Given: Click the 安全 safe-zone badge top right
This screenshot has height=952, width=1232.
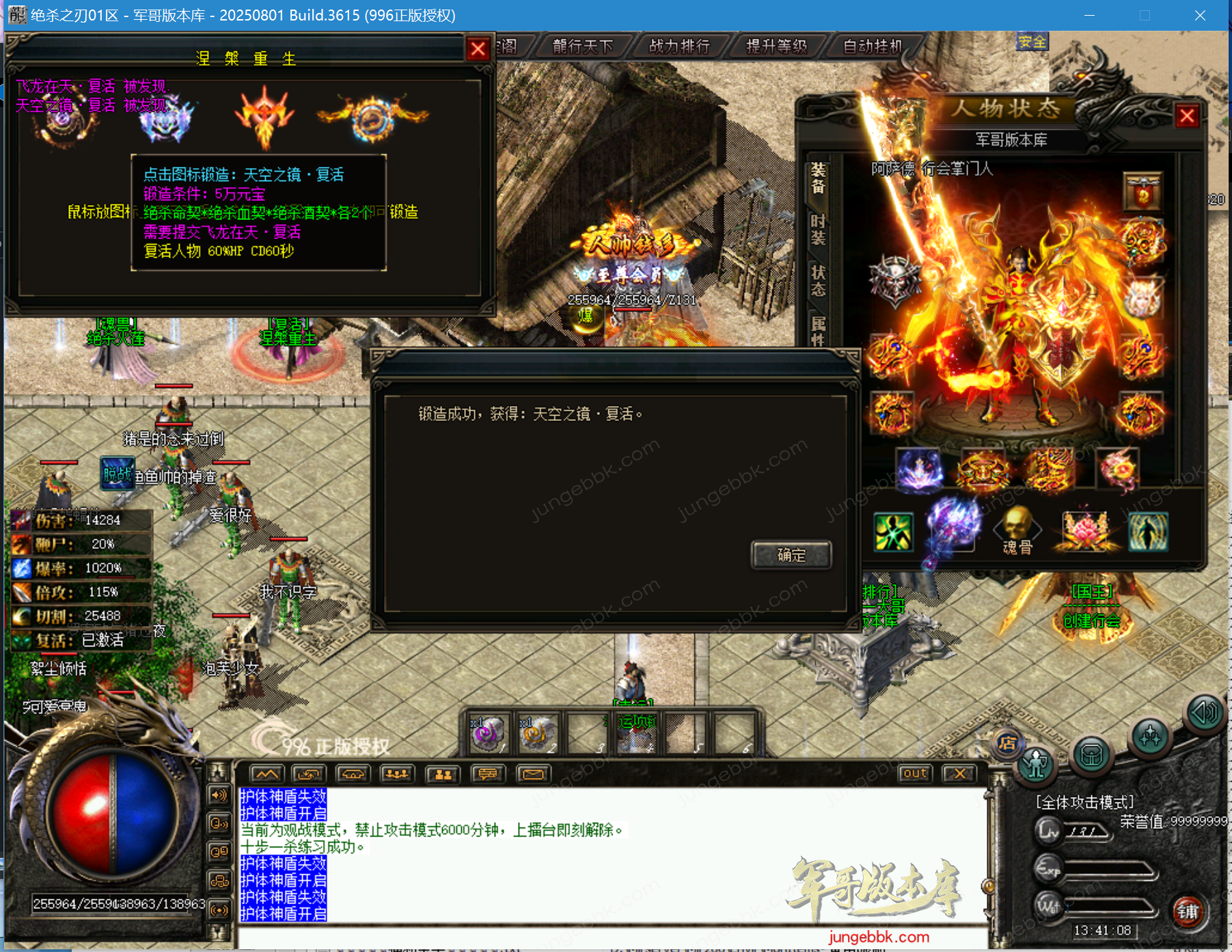Looking at the screenshot, I should 1032,41.
